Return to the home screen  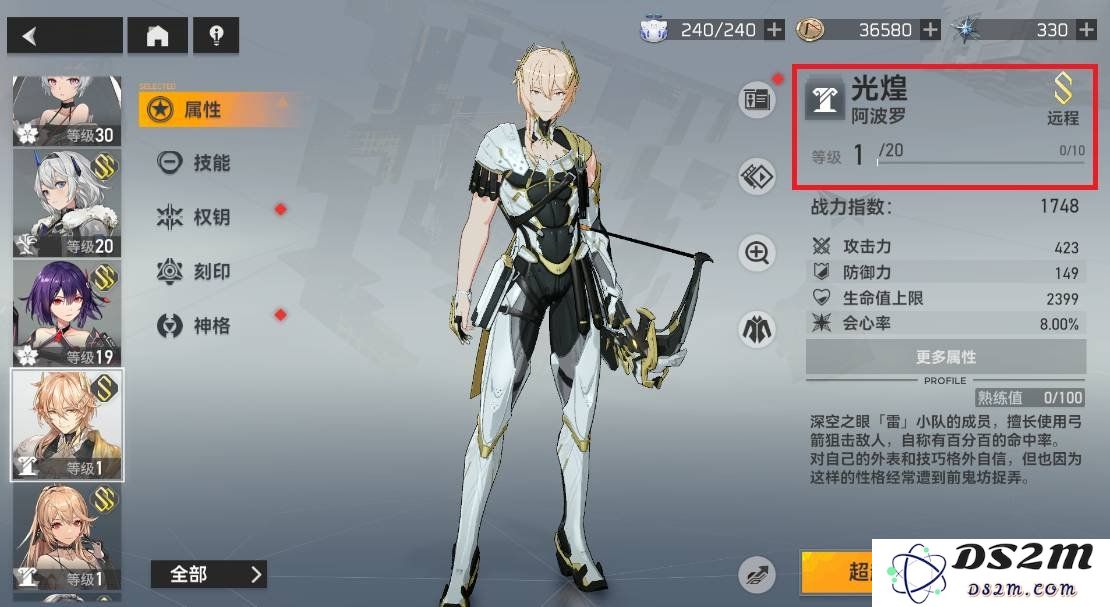[x=157, y=36]
